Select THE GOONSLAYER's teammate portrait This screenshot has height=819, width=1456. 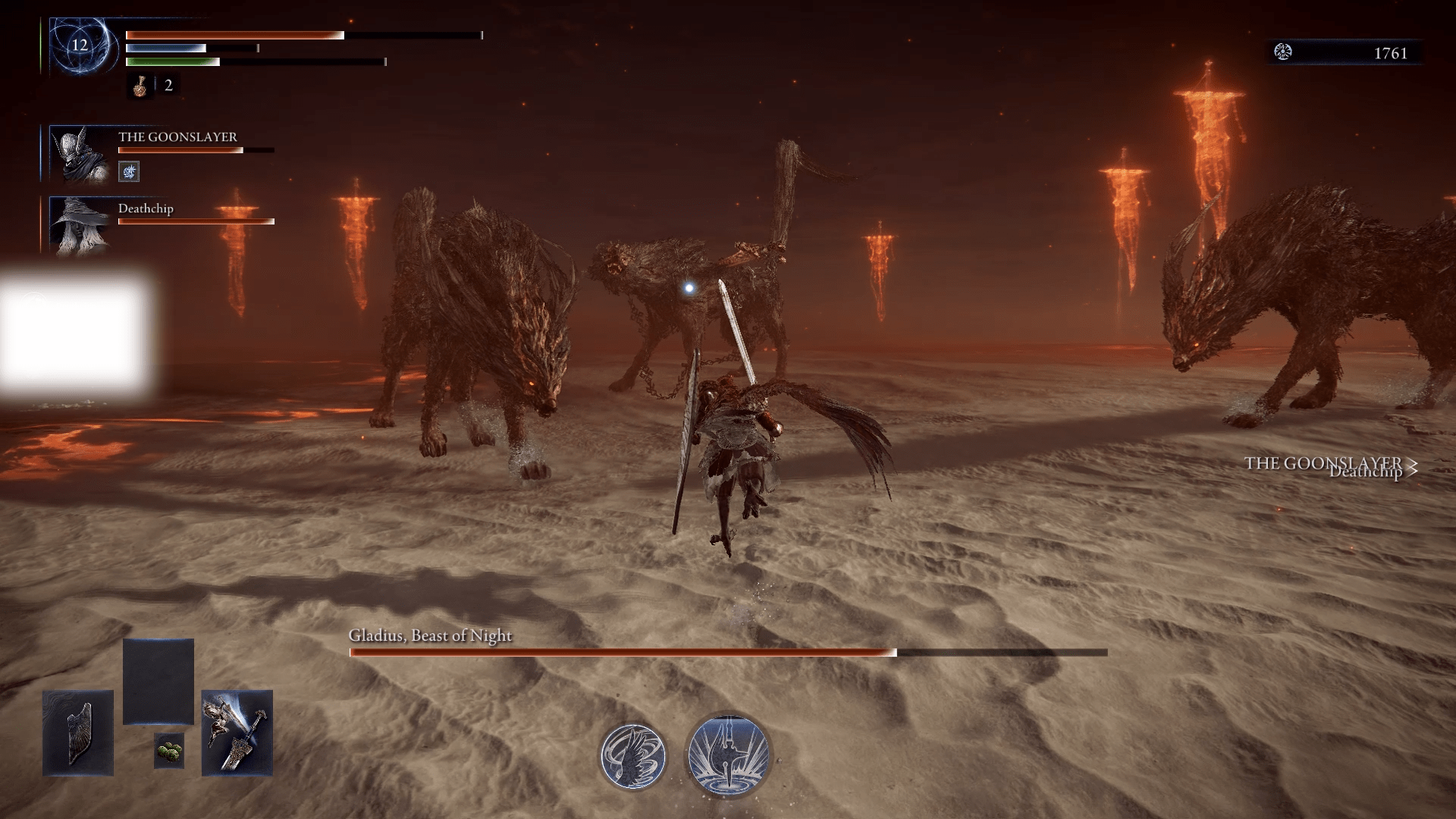click(x=79, y=155)
